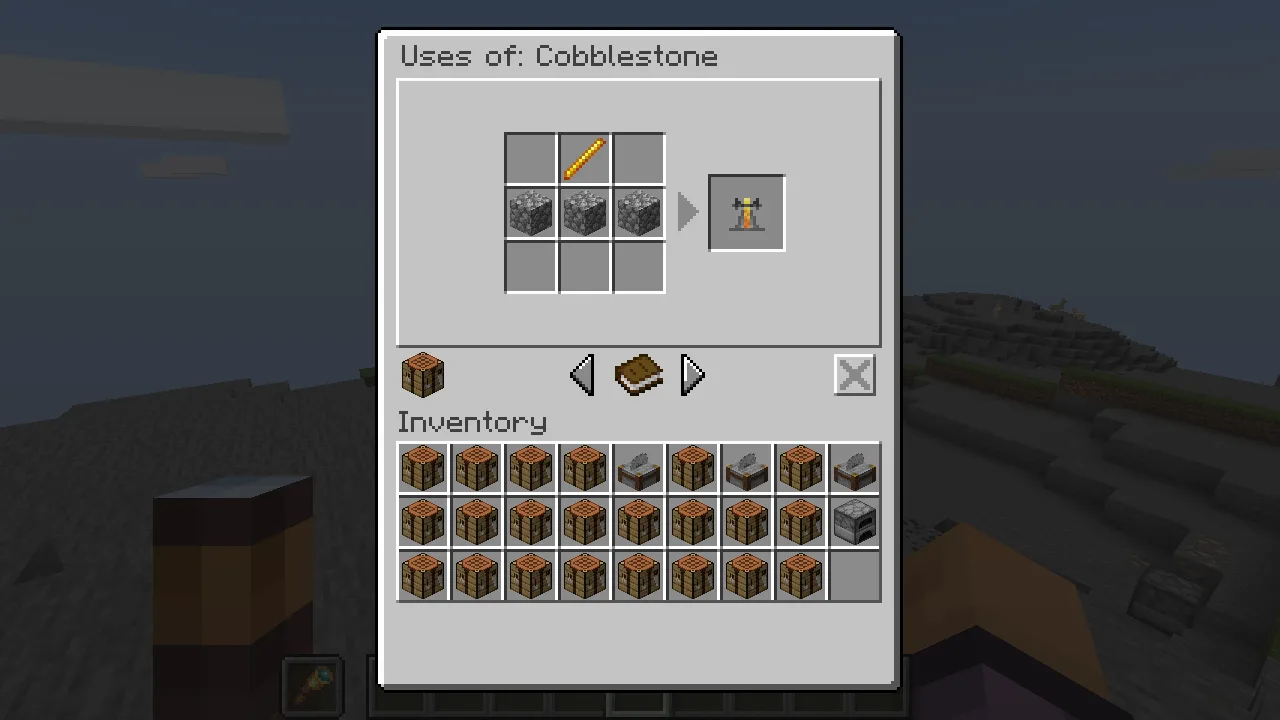The image size is (1280, 720).
Task: Close the recipe view with the X button
Action: [854, 375]
